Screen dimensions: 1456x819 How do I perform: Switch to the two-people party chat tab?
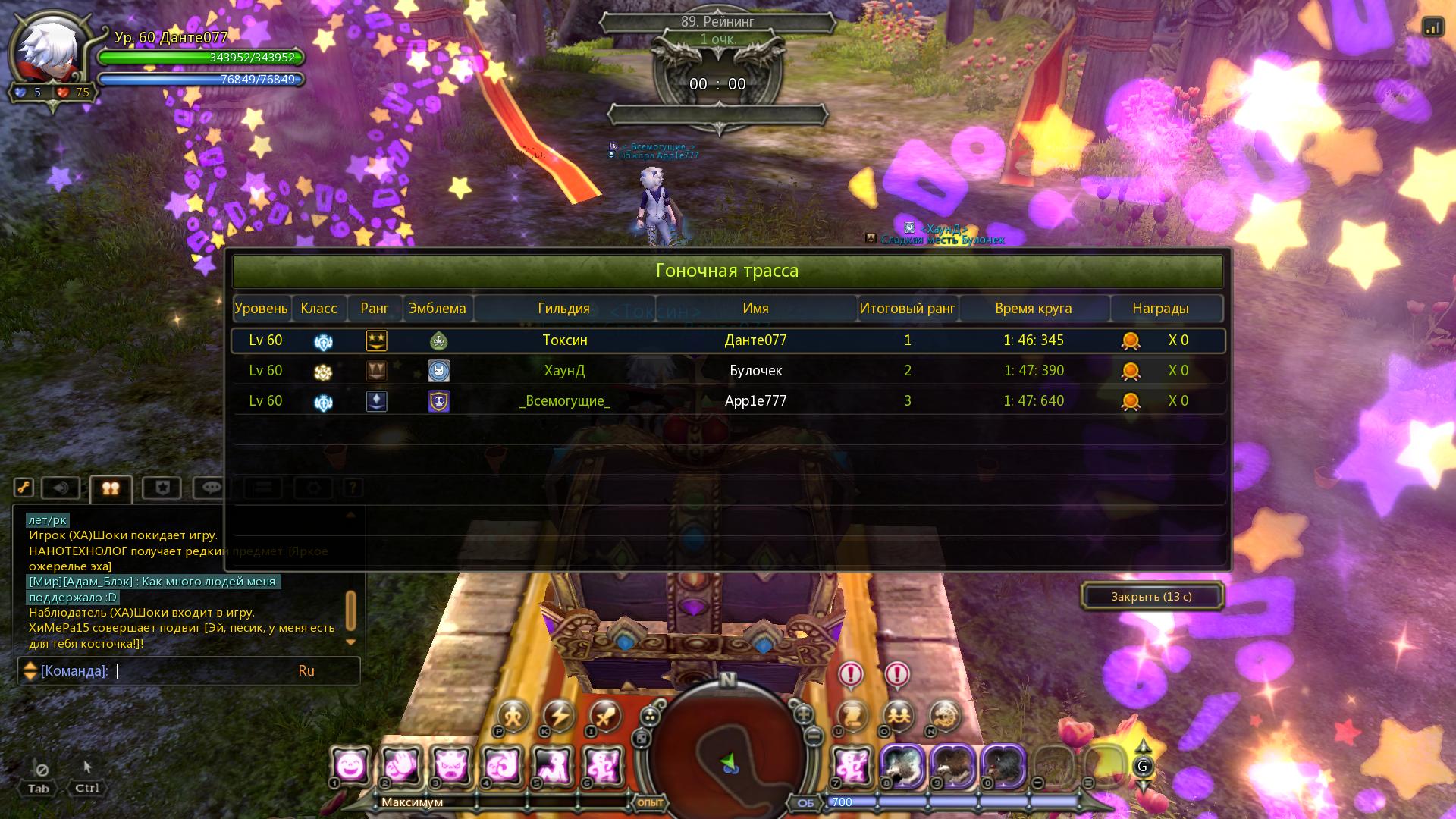point(111,488)
